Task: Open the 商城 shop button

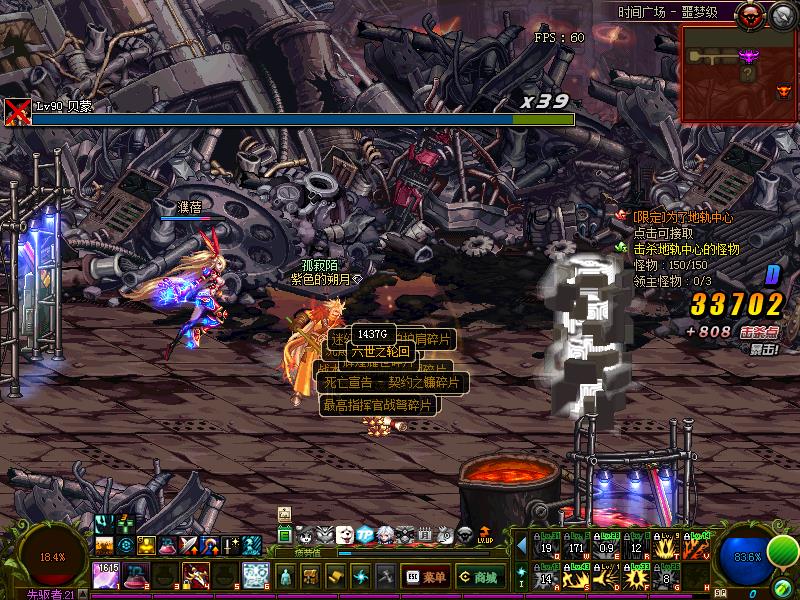Action: pos(478,576)
